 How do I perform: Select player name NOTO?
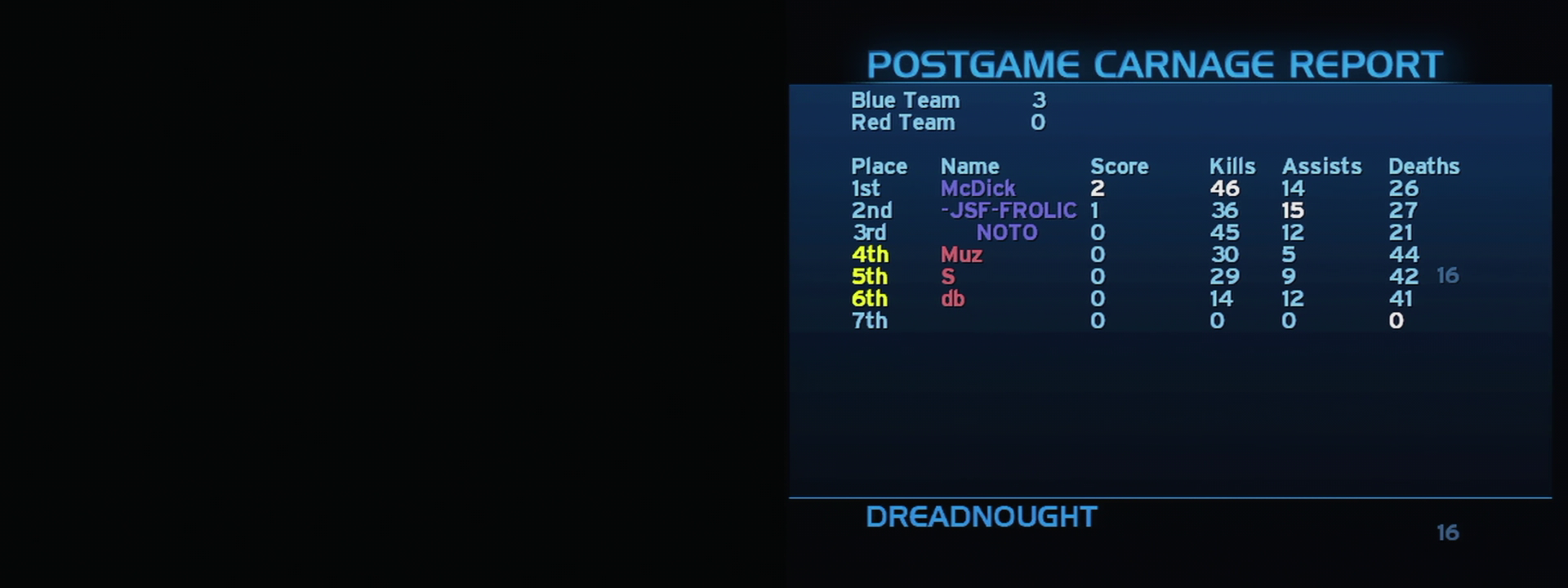point(1007,233)
